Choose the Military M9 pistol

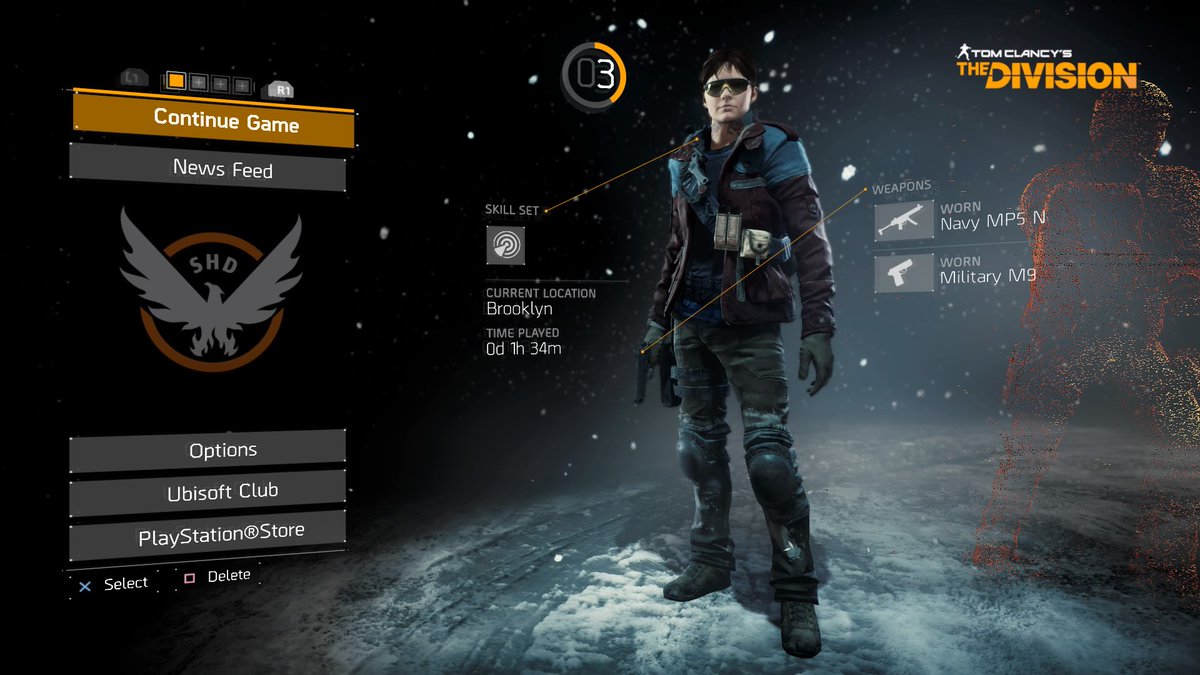click(903, 273)
